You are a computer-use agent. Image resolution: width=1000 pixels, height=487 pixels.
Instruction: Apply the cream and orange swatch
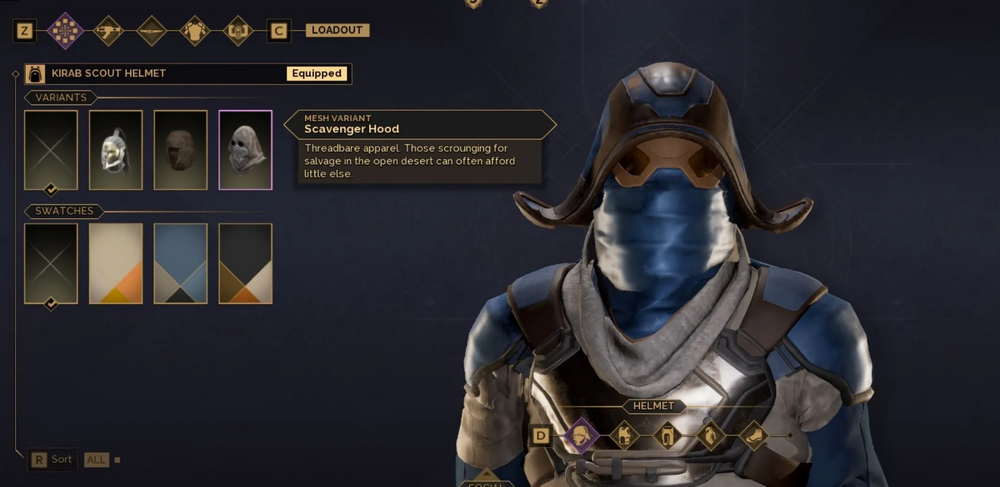[x=116, y=263]
